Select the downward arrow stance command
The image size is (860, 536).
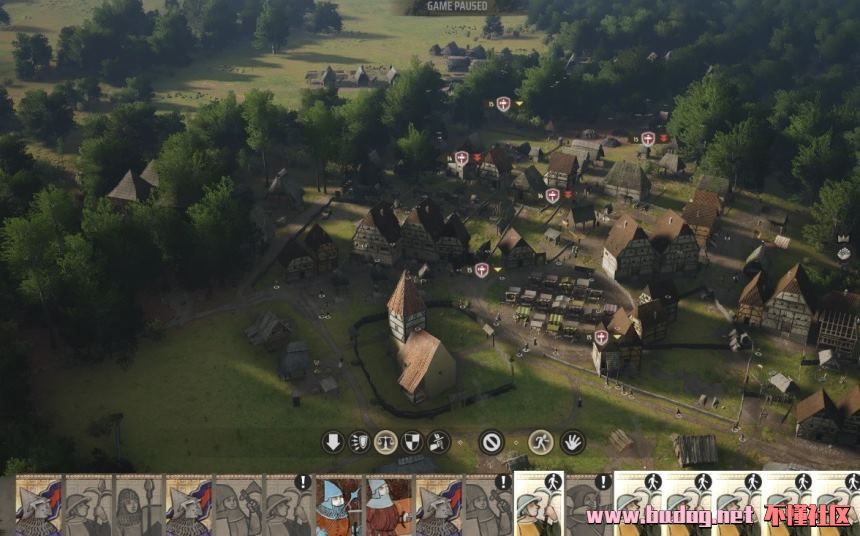coord(333,442)
